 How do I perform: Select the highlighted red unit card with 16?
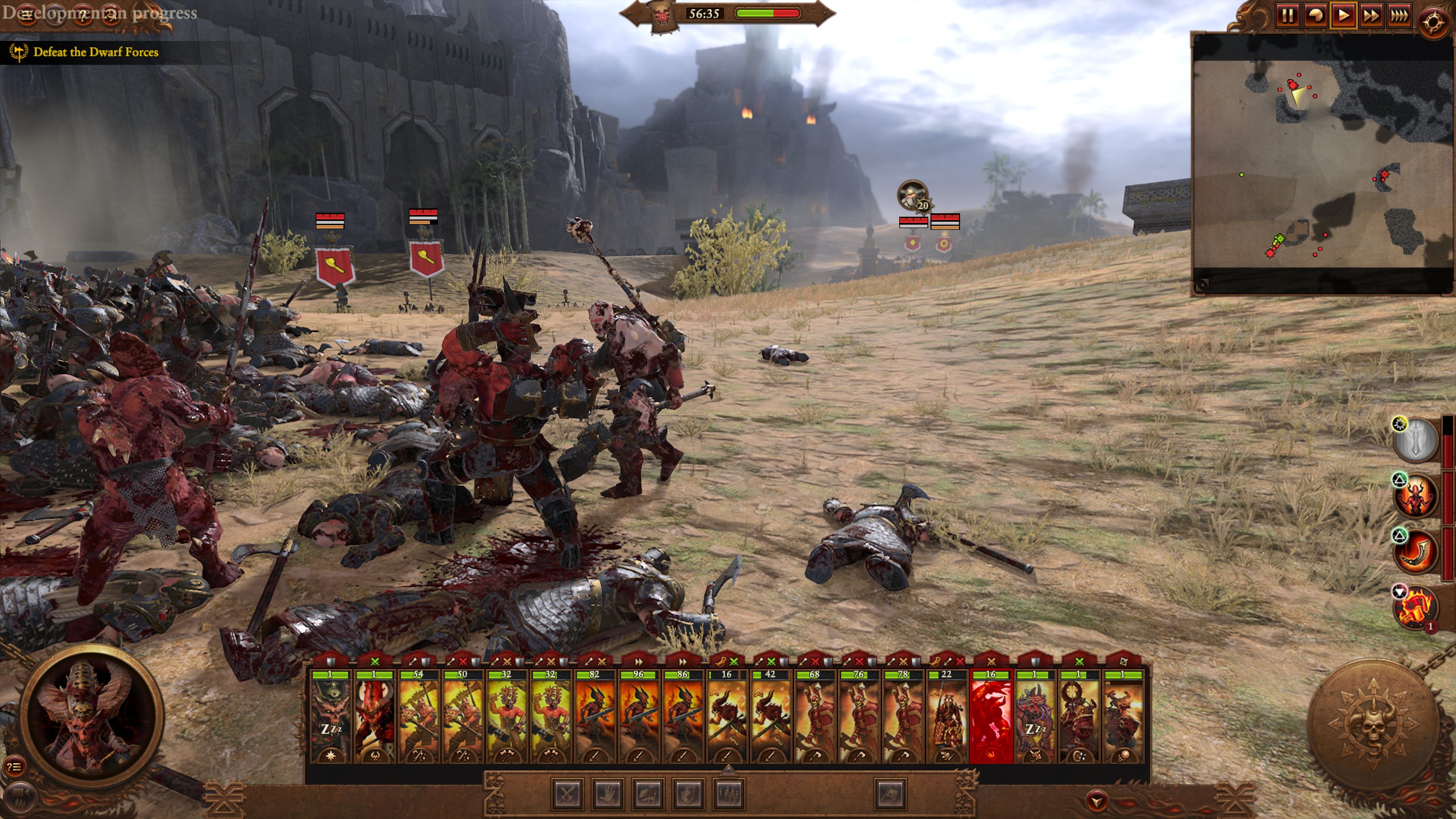(x=991, y=717)
